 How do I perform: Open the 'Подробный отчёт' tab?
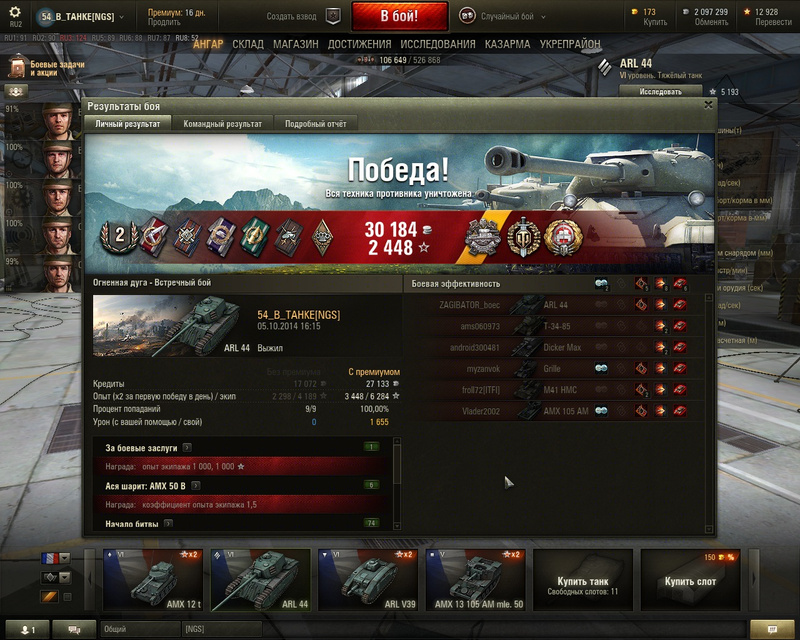pyautogui.click(x=316, y=124)
